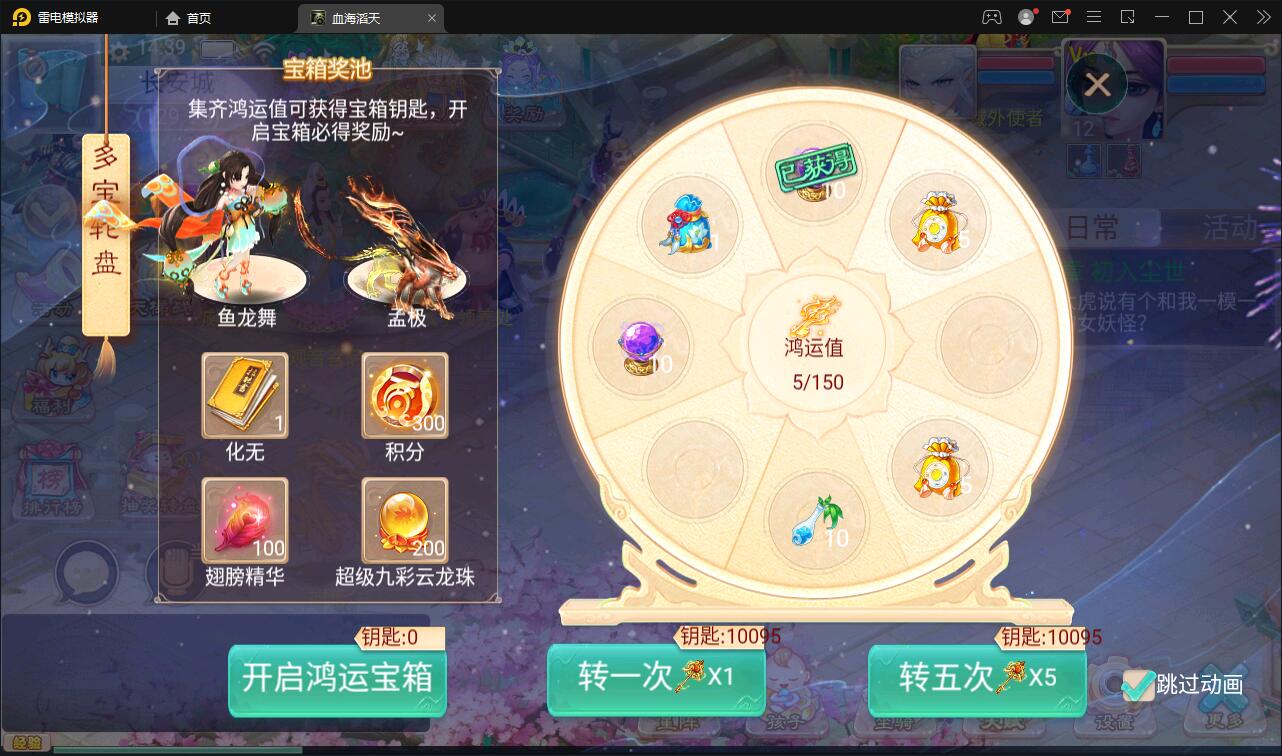Select the 化无 item in the prize pool
This screenshot has width=1282, height=756.
click(x=244, y=396)
